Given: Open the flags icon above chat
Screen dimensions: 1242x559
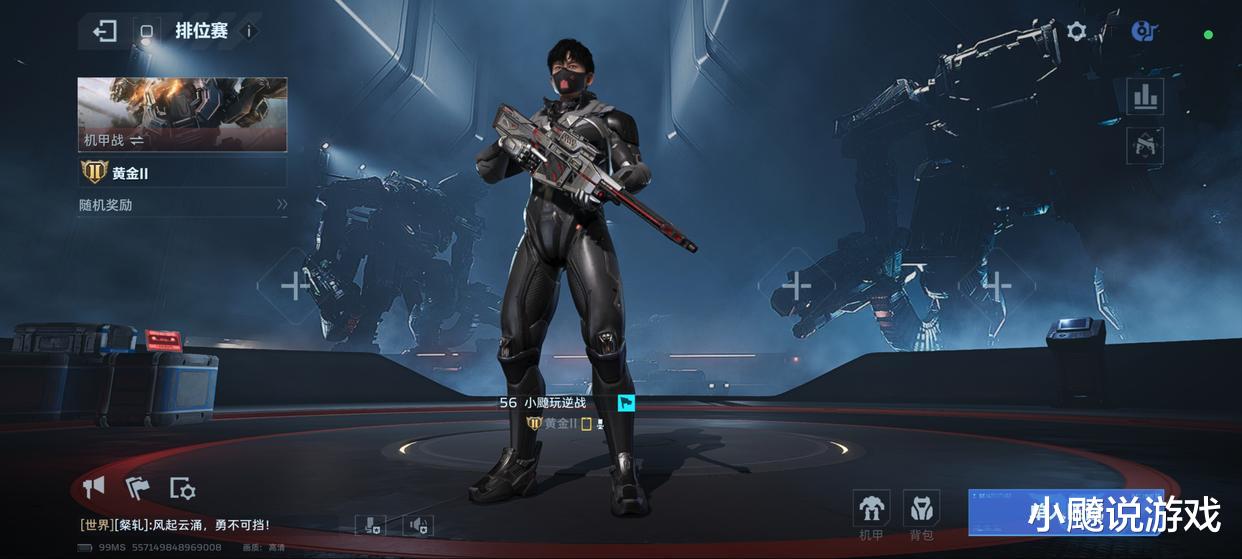Looking at the screenshot, I should click(137, 487).
